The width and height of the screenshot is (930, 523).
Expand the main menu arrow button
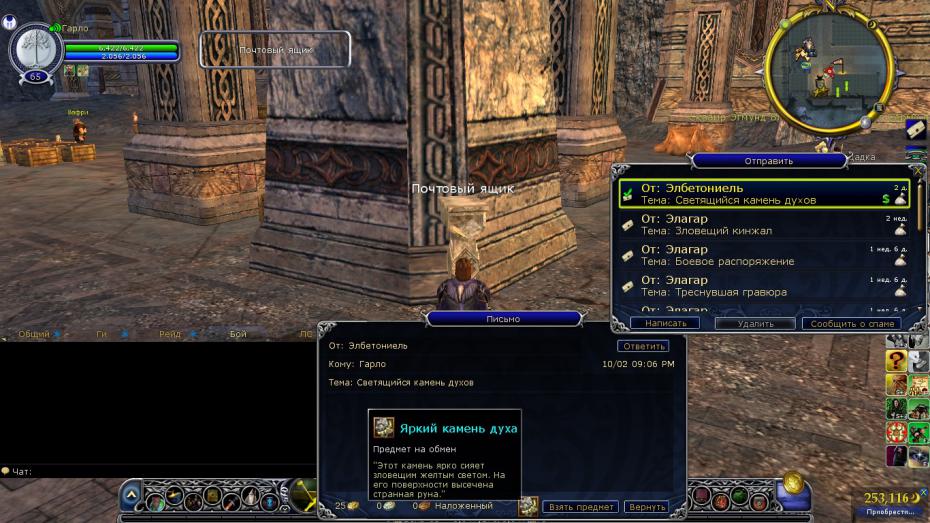(x=131, y=495)
